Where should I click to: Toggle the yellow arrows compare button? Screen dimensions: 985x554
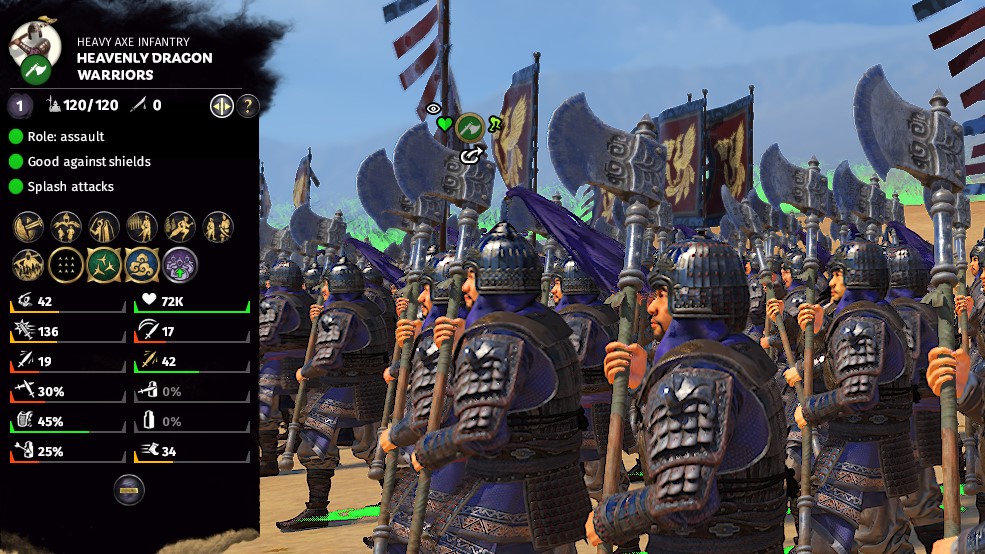coord(221,105)
